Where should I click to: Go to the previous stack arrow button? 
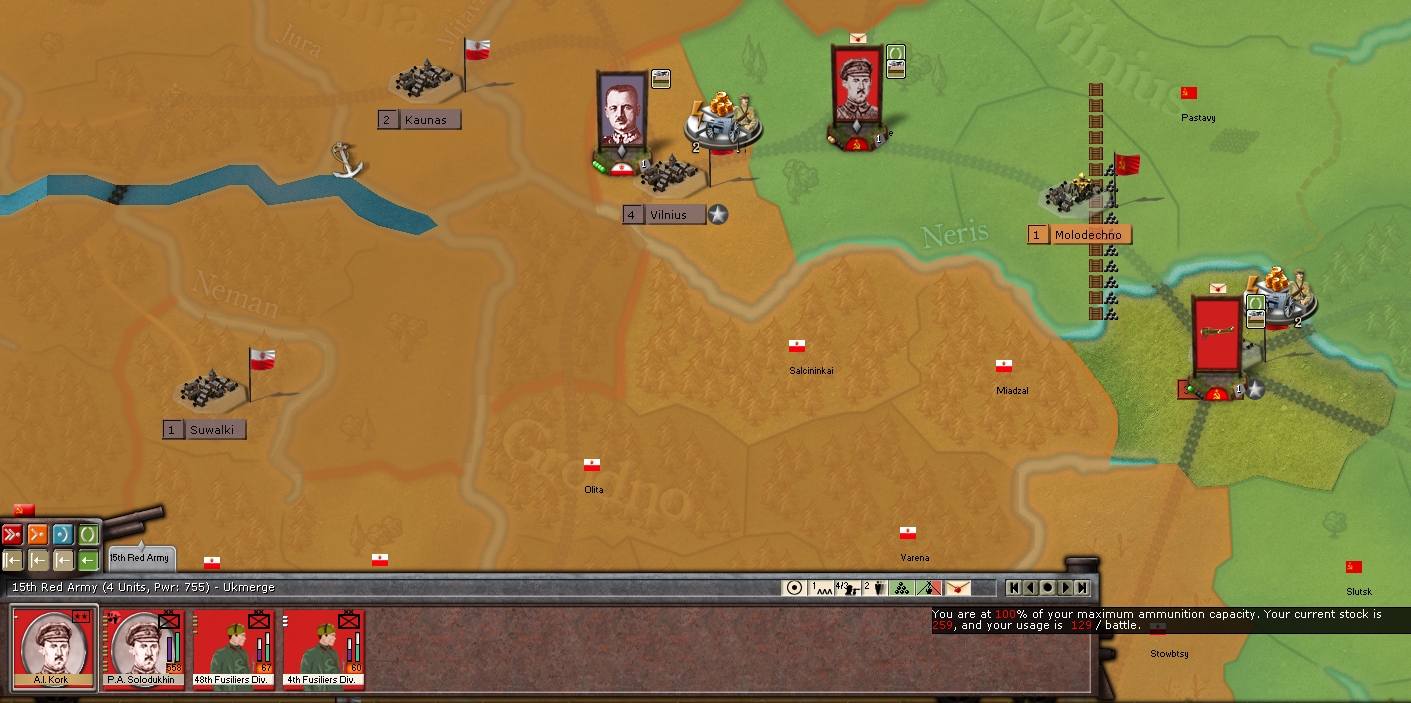pyautogui.click(x=1030, y=588)
